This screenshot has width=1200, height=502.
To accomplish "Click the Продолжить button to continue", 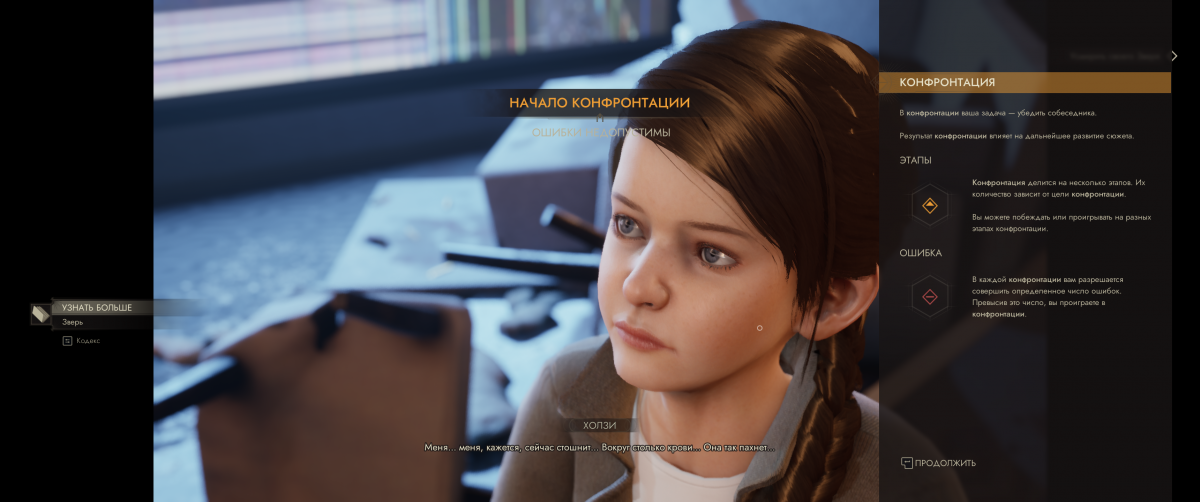I will click(938, 463).
